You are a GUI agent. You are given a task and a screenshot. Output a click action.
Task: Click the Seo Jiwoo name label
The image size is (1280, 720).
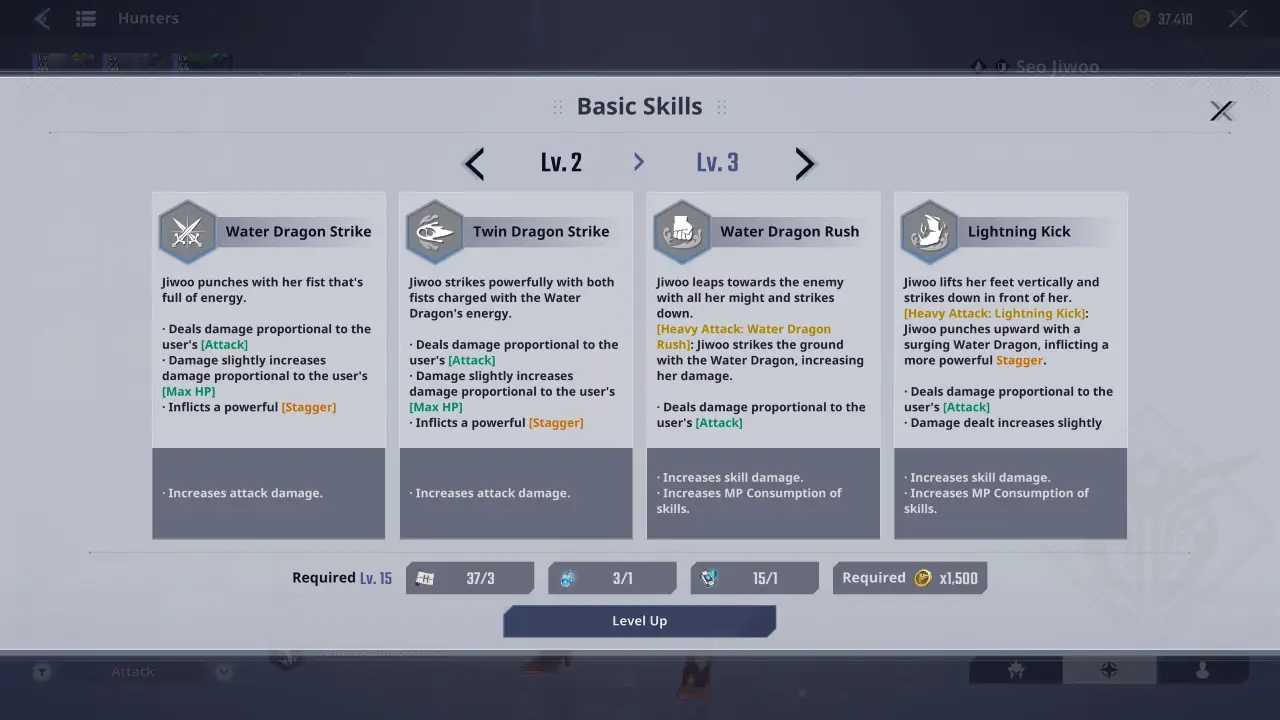1058,66
